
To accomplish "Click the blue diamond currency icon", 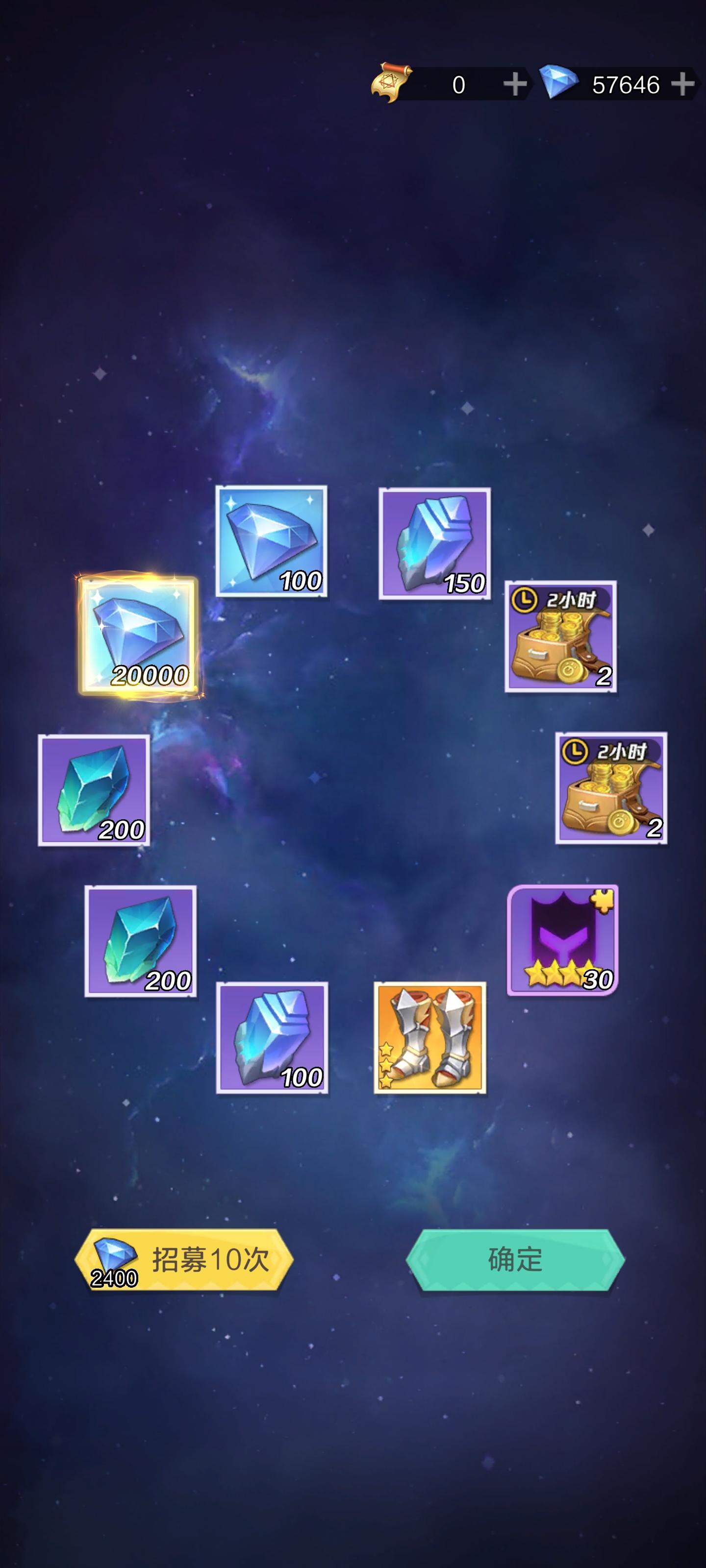I will point(560,84).
